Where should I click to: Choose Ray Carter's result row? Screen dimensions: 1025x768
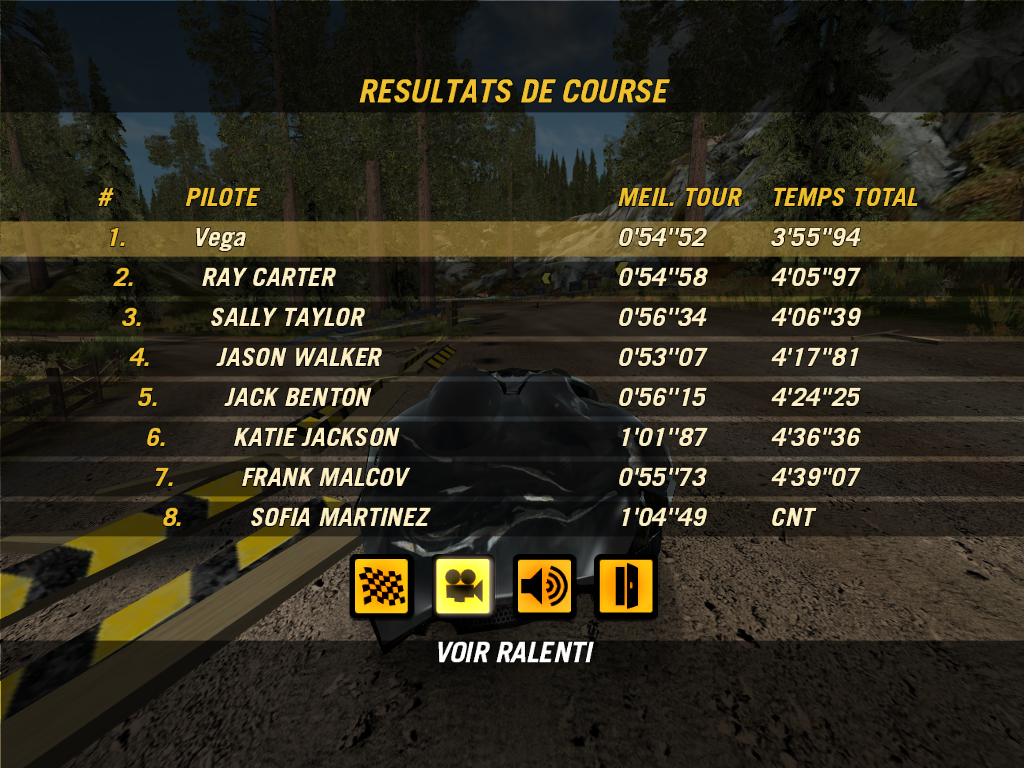(512, 278)
